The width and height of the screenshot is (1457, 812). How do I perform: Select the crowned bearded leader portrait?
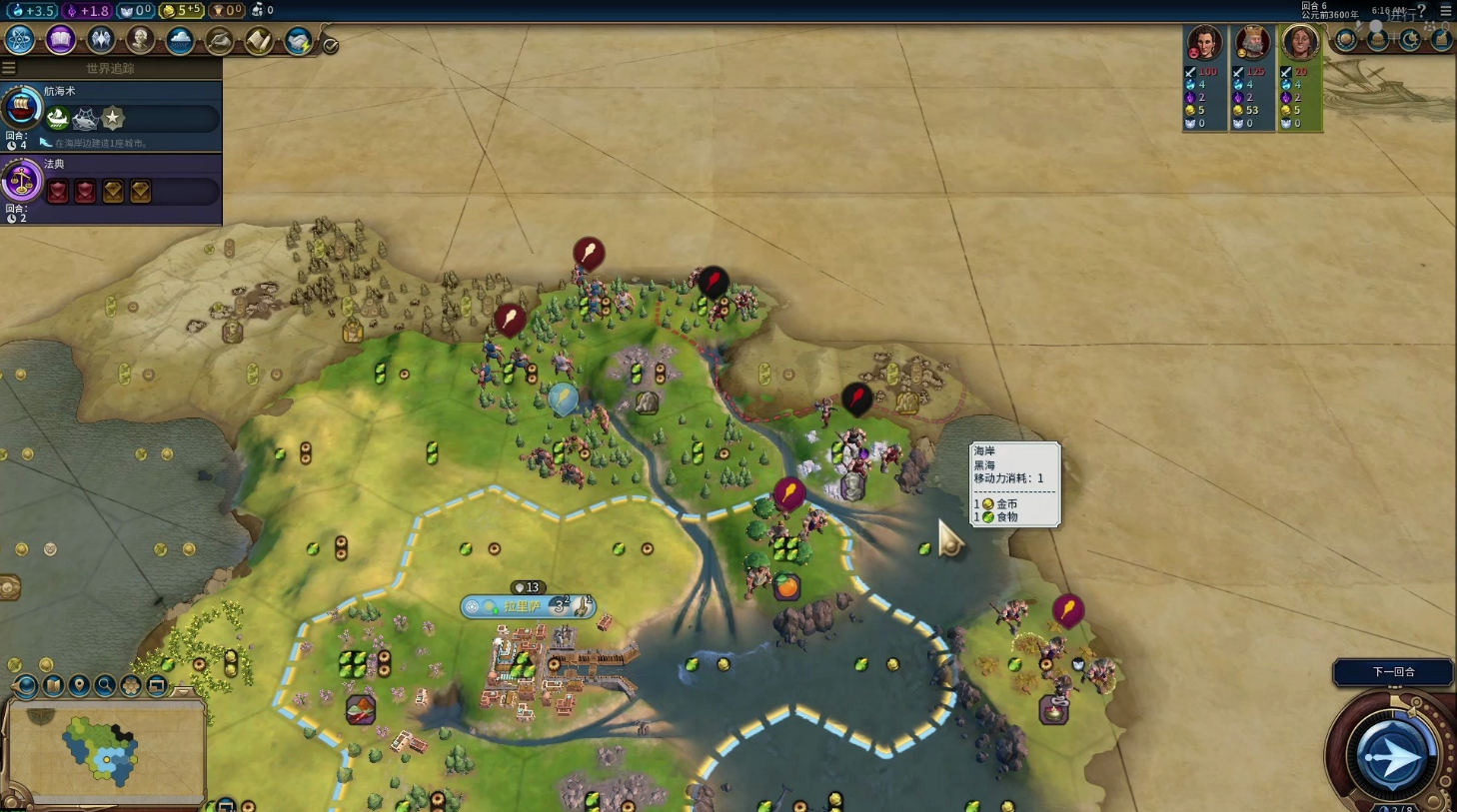tap(1251, 44)
